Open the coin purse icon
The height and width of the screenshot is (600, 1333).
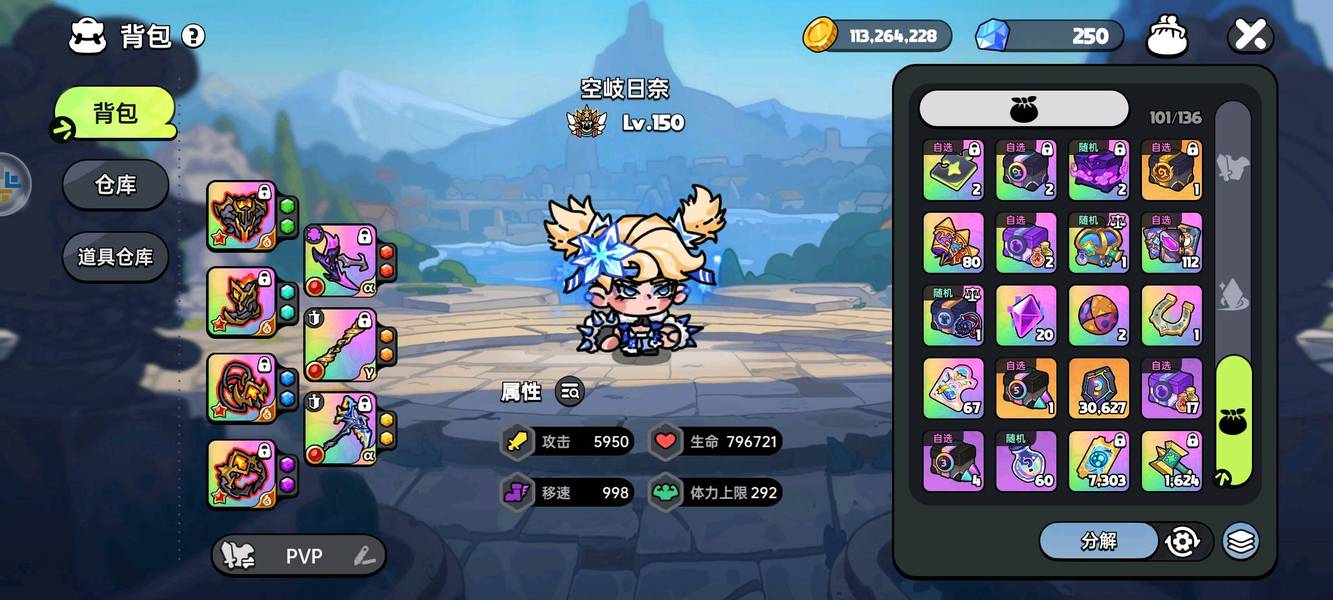click(1166, 36)
